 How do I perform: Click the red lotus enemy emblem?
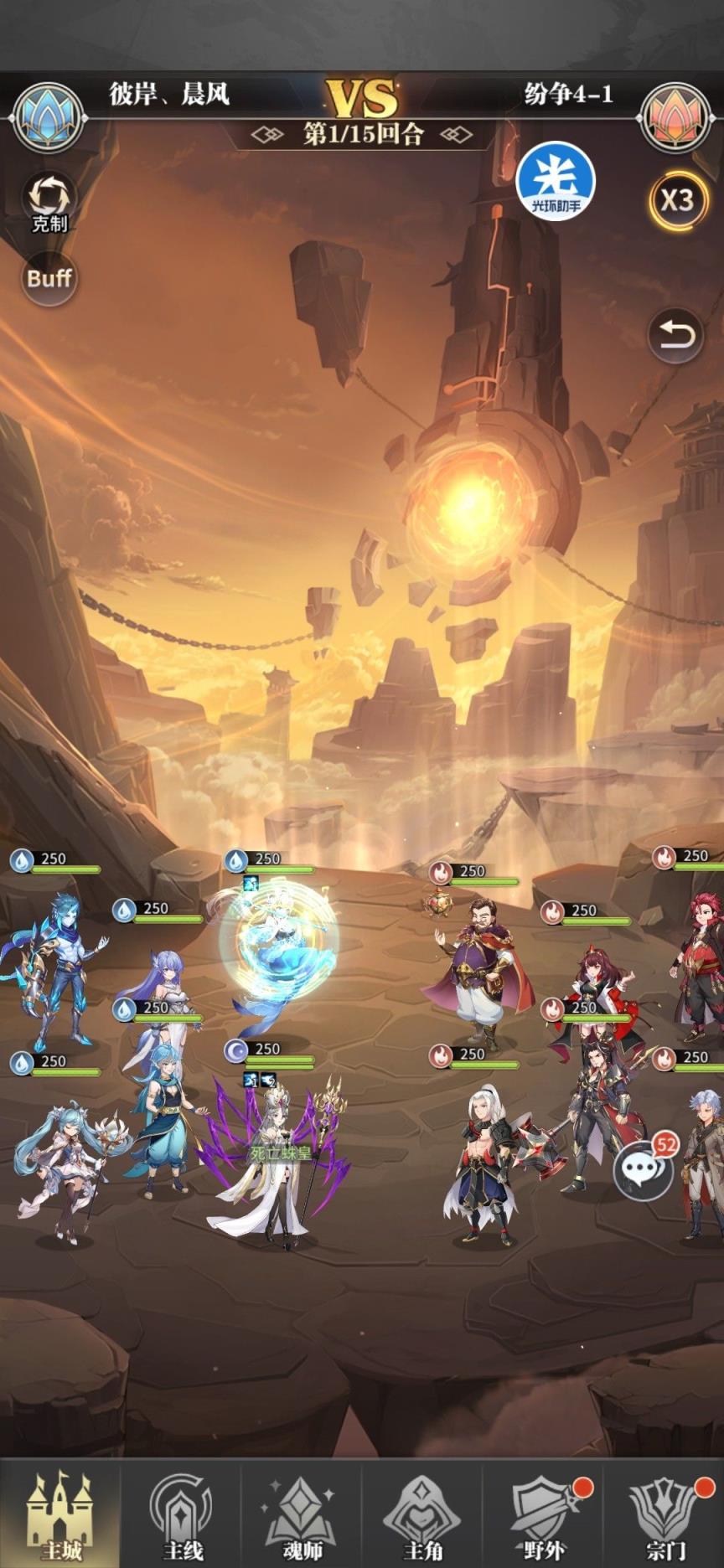675,118
